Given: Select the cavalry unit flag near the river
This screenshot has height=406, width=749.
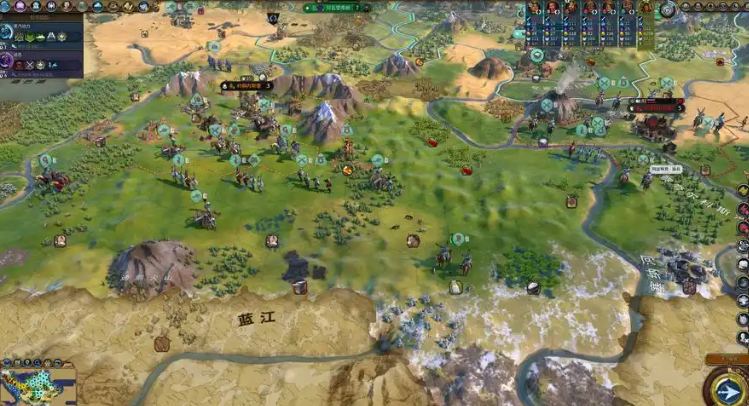Looking at the screenshot, I should pyautogui.click(x=458, y=240).
